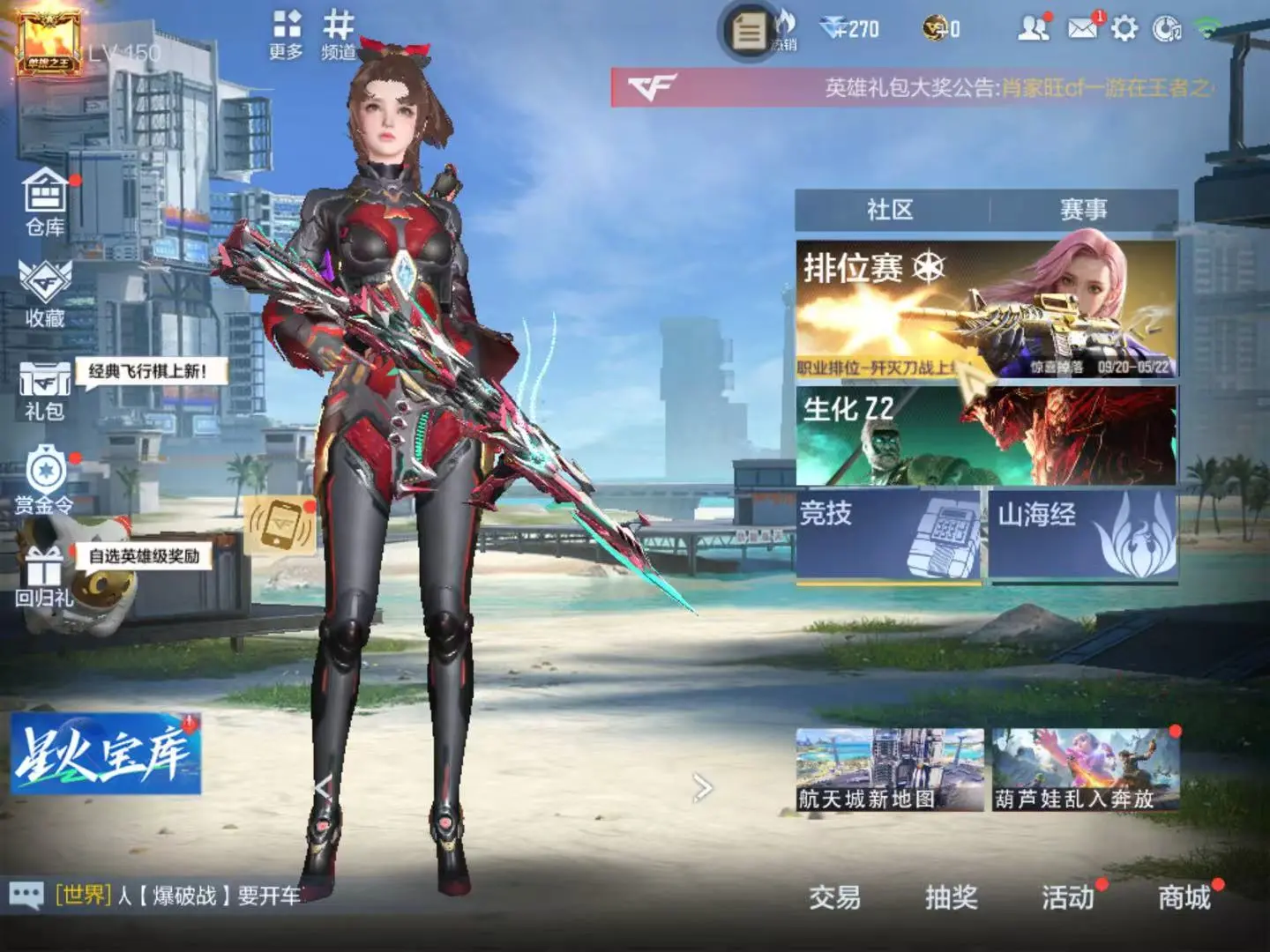
Task: Open the 频道 channel selector
Action: [x=338, y=35]
